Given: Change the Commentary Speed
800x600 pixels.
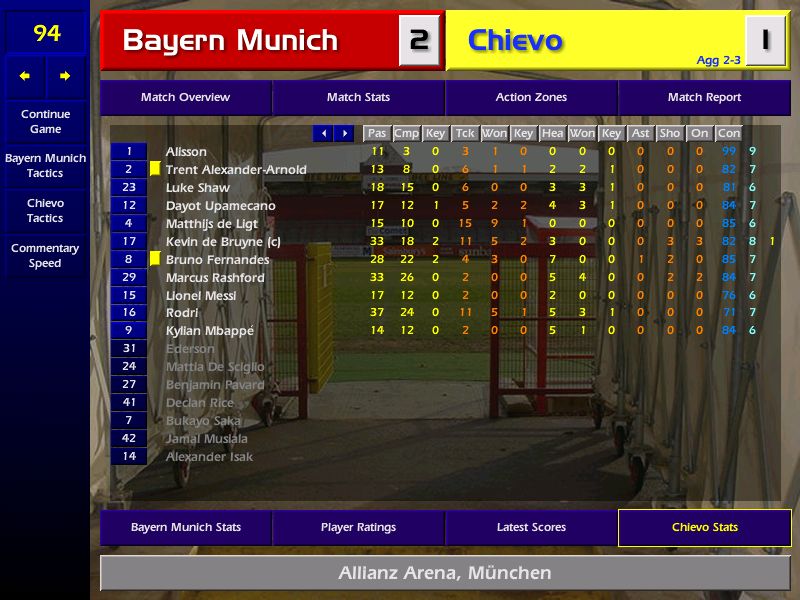Looking at the screenshot, I should [45, 256].
